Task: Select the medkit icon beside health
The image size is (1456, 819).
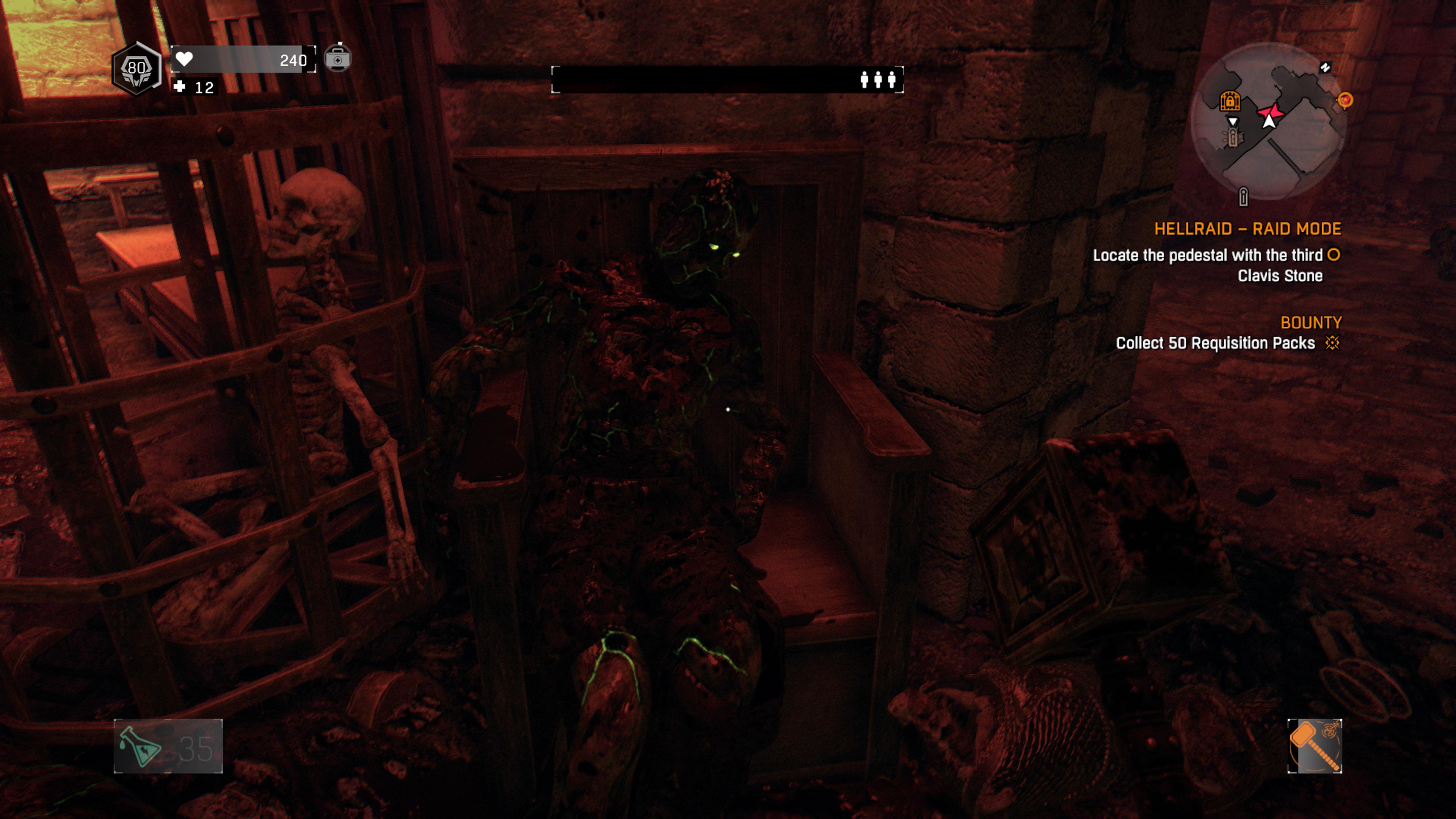Action: point(337,58)
